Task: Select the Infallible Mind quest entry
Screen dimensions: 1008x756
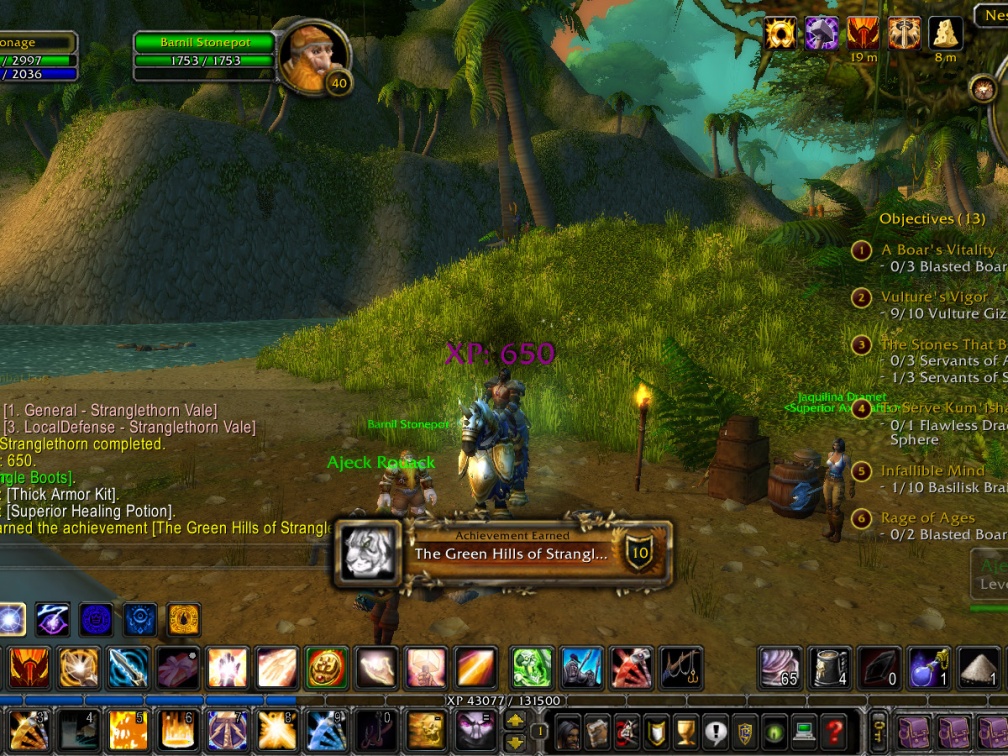Action: 932,471
